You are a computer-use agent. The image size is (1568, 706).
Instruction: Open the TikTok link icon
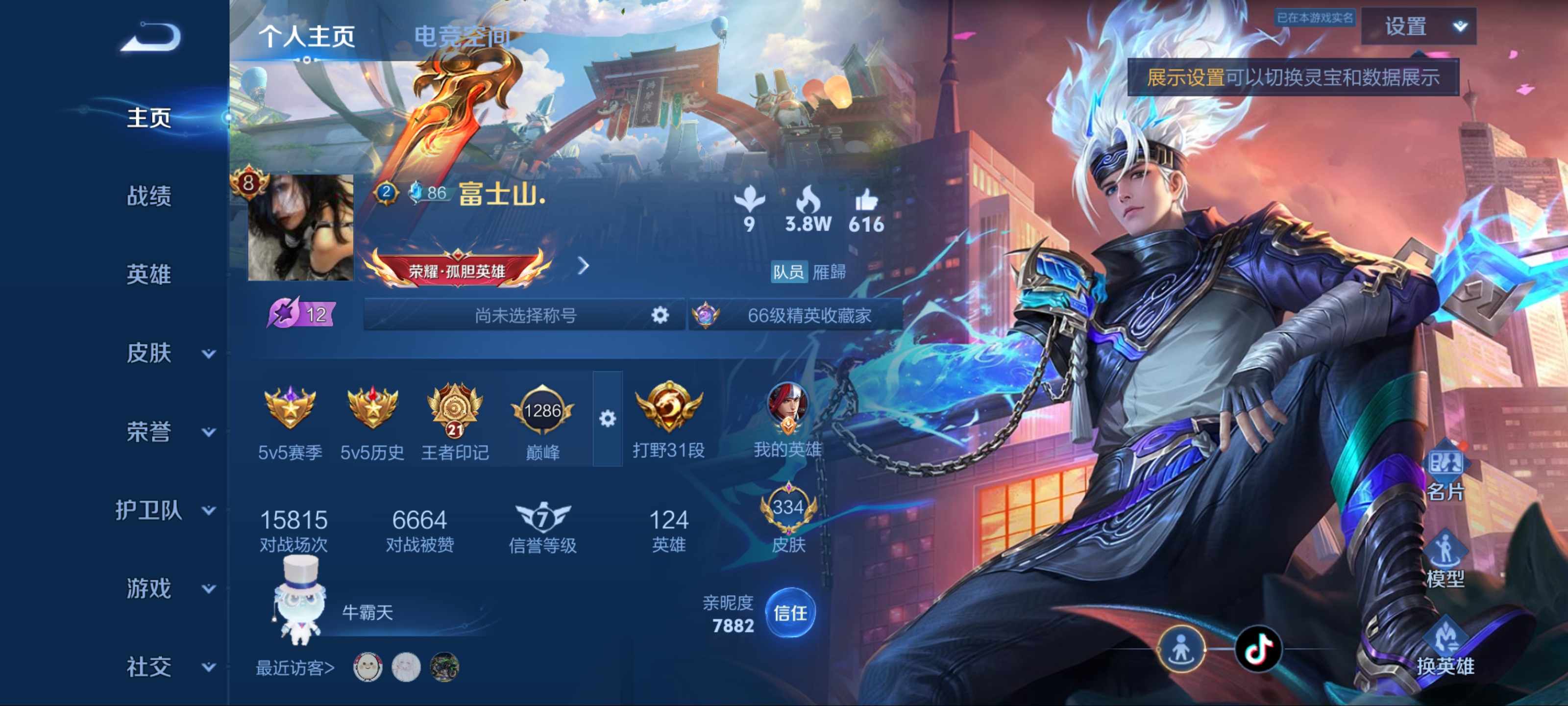[1258, 649]
